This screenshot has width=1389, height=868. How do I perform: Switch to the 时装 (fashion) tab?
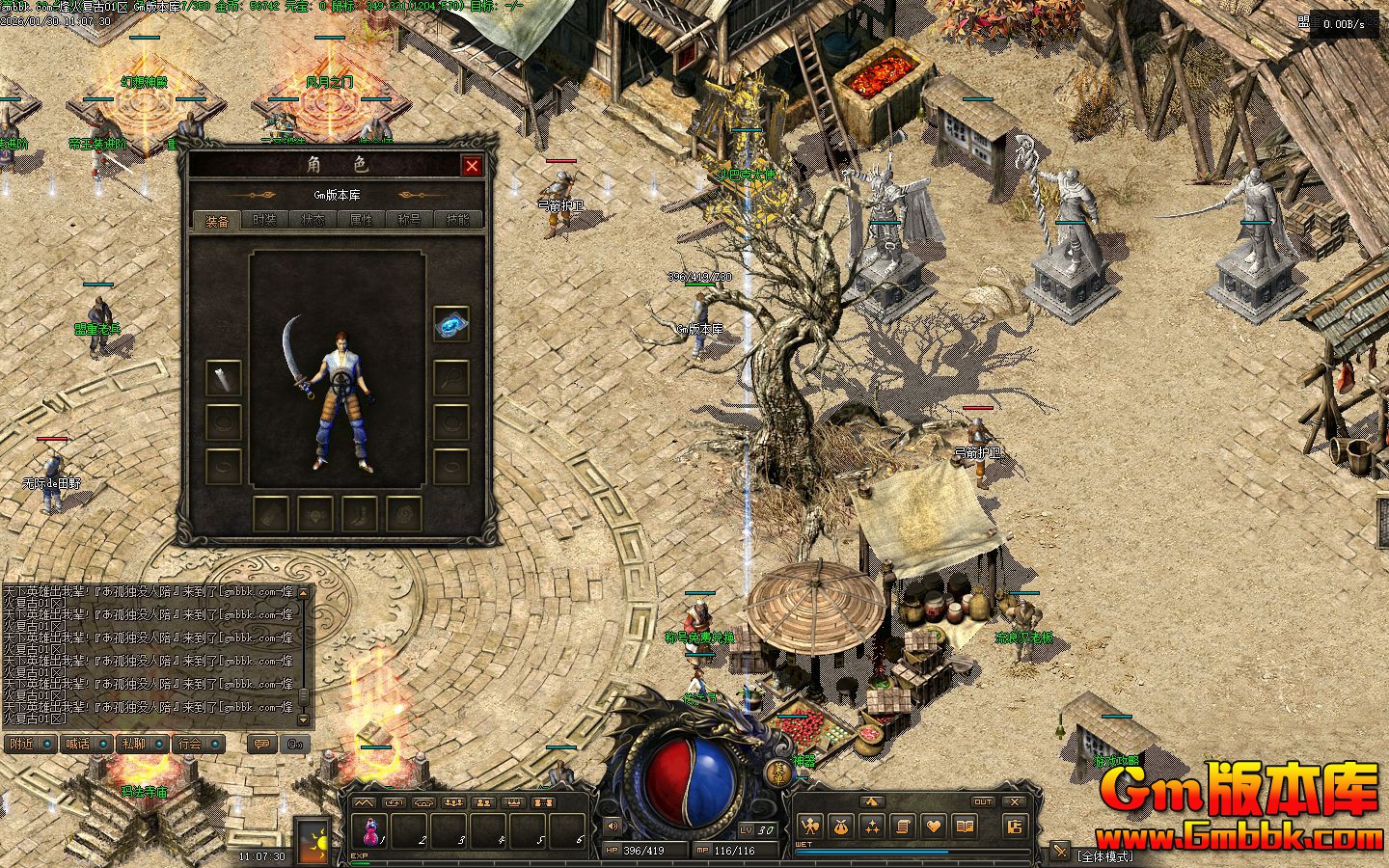click(x=264, y=220)
